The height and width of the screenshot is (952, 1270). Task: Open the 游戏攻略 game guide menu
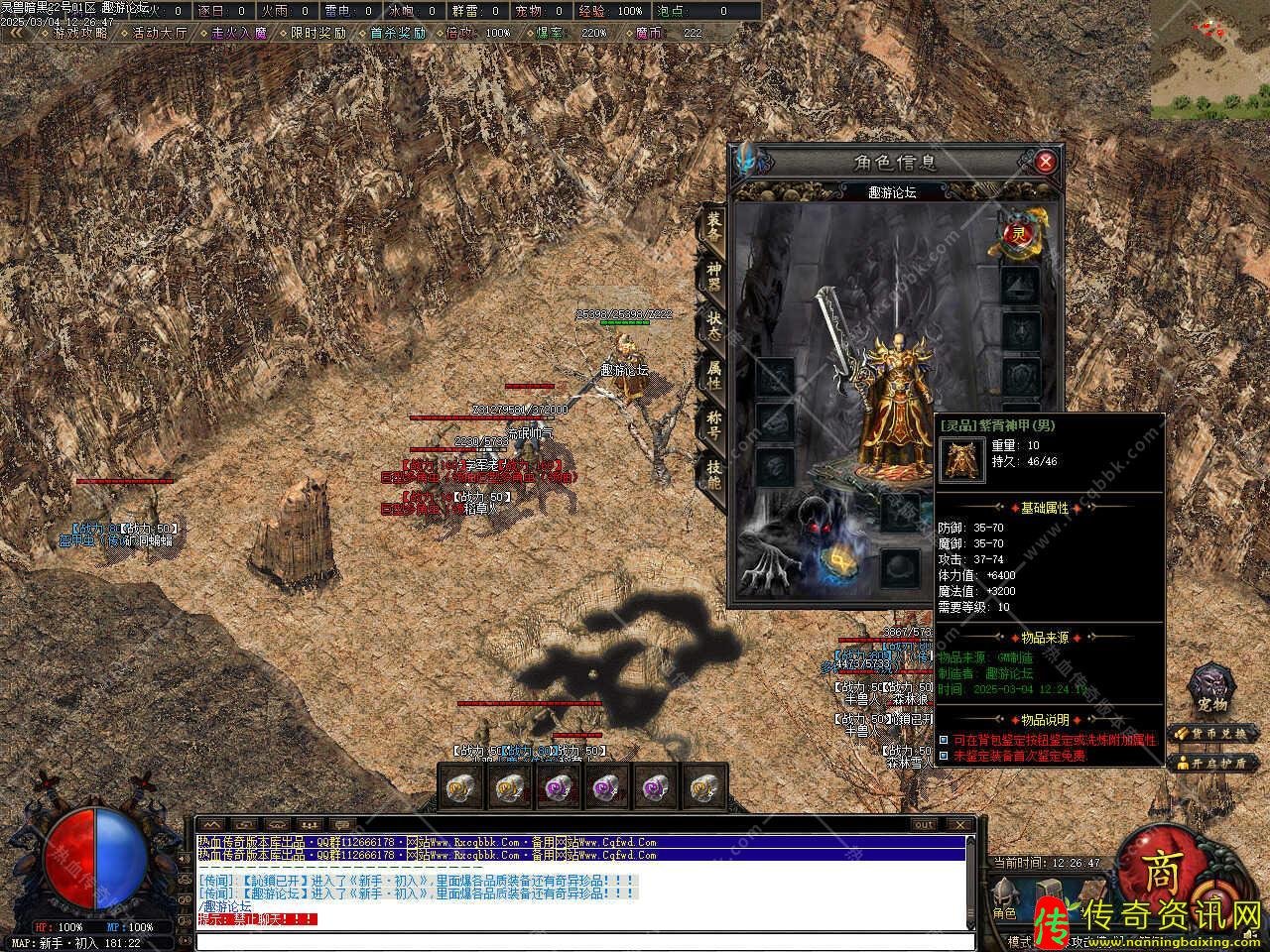pos(81,33)
